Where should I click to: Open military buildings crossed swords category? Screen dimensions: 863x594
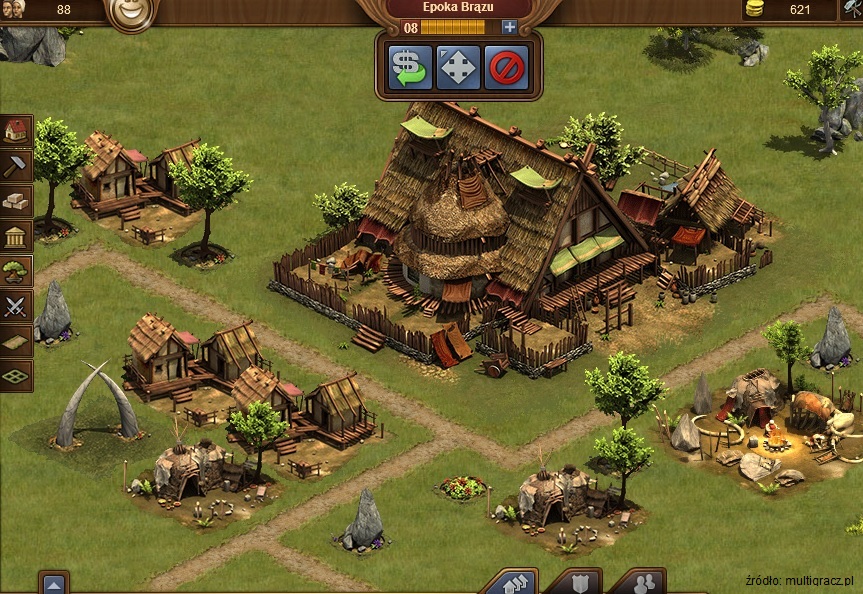click(x=17, y=306)
